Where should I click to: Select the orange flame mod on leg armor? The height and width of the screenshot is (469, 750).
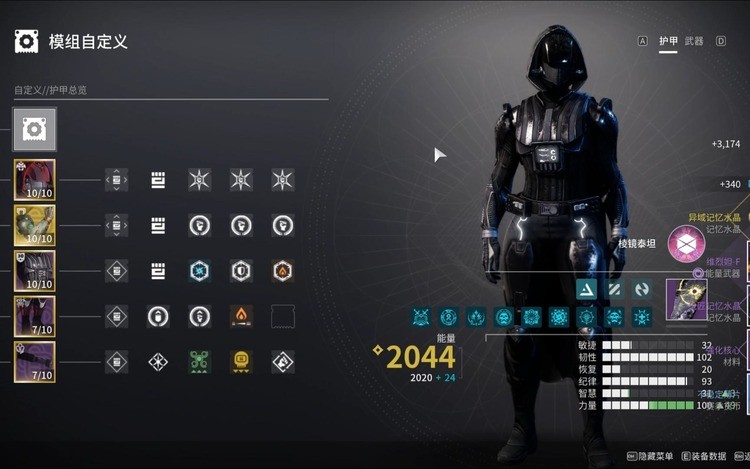(241, 317)
